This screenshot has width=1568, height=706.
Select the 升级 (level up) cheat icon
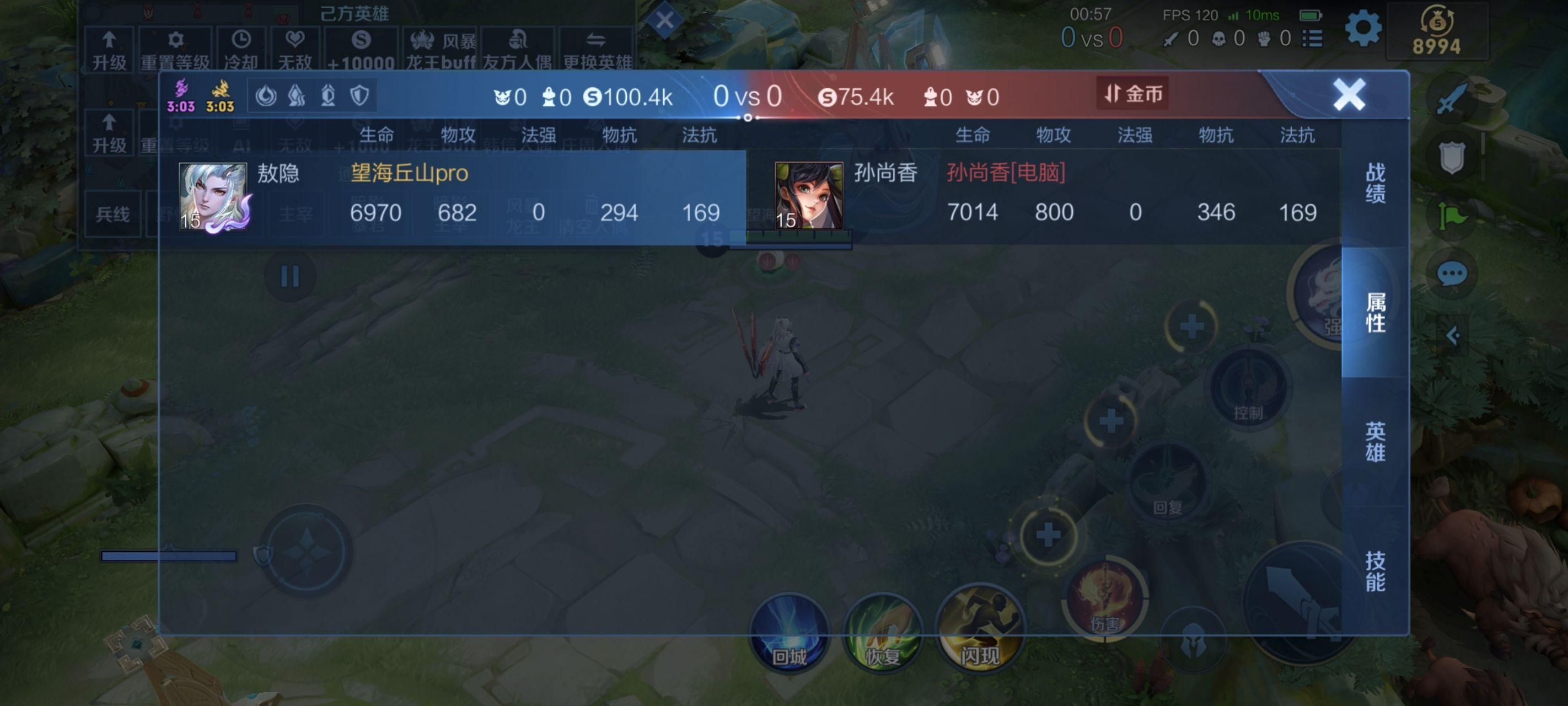pyautogui.click(x=109, y=47)
